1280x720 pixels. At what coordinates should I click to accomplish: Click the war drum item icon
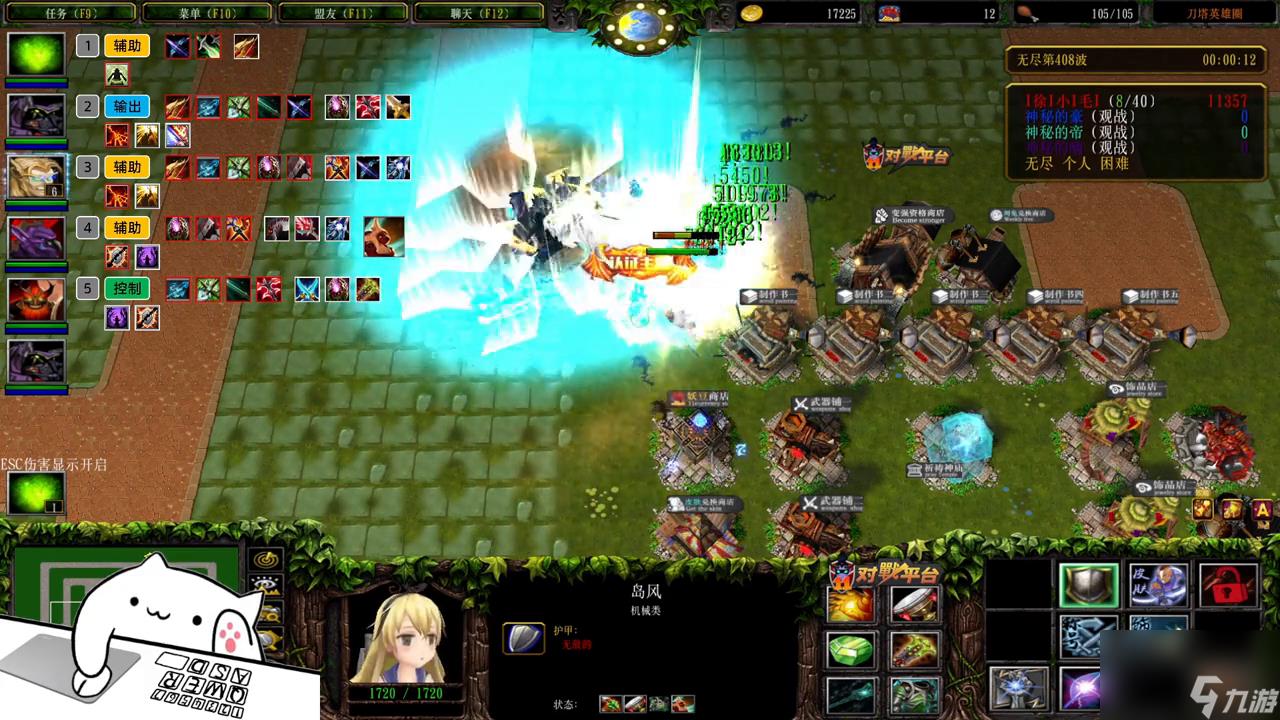[x=915, y=605]
